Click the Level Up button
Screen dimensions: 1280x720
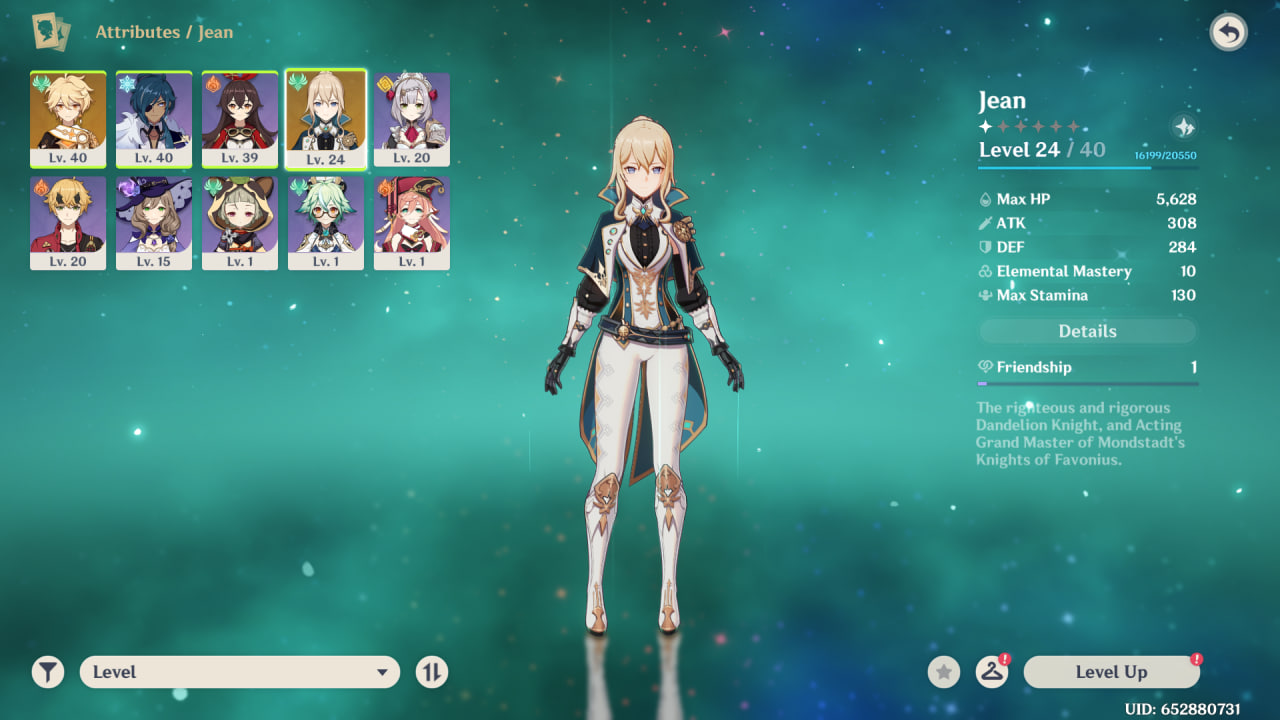coord(1111,672)
